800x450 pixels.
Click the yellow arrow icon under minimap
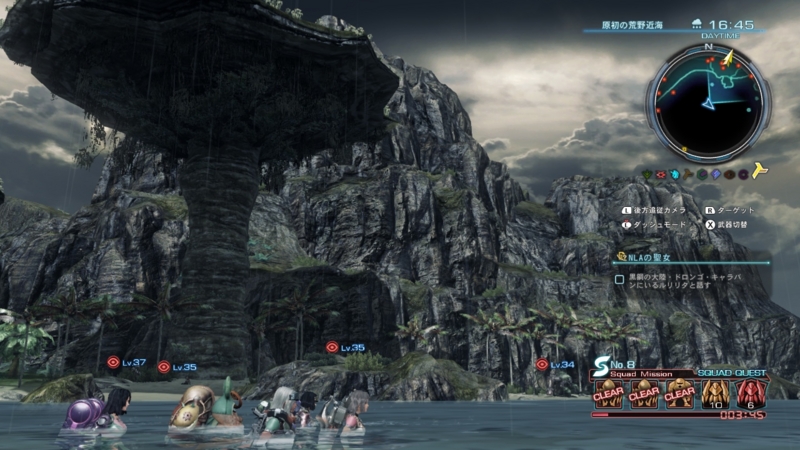coord(761,172)
